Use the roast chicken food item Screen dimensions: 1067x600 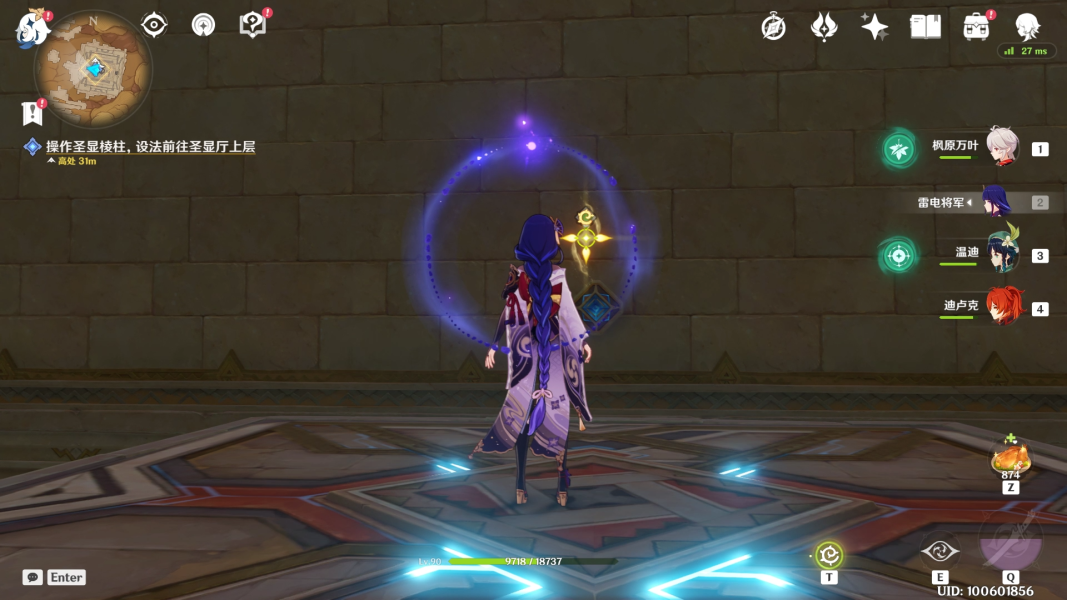pos(1010,459)
